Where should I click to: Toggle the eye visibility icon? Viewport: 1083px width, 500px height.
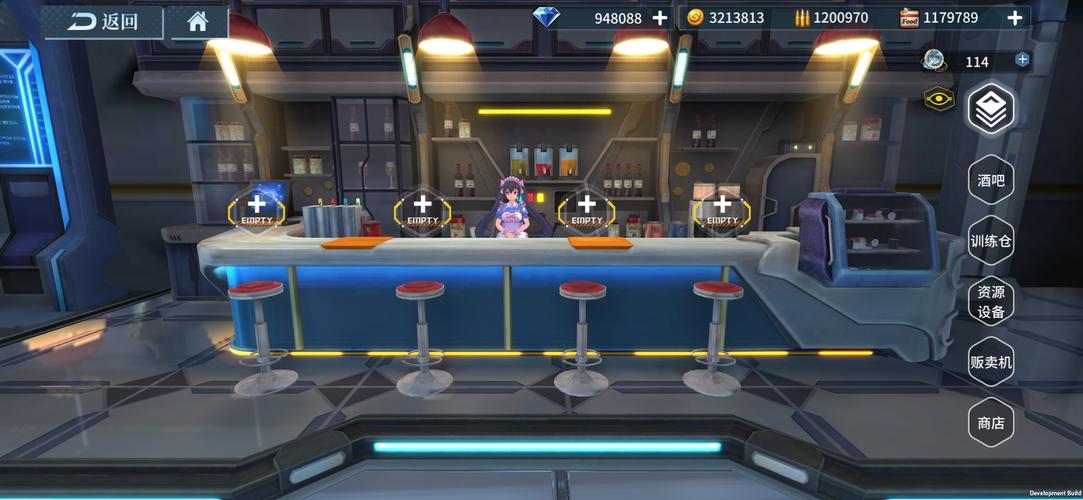click(x=939, y=100)
